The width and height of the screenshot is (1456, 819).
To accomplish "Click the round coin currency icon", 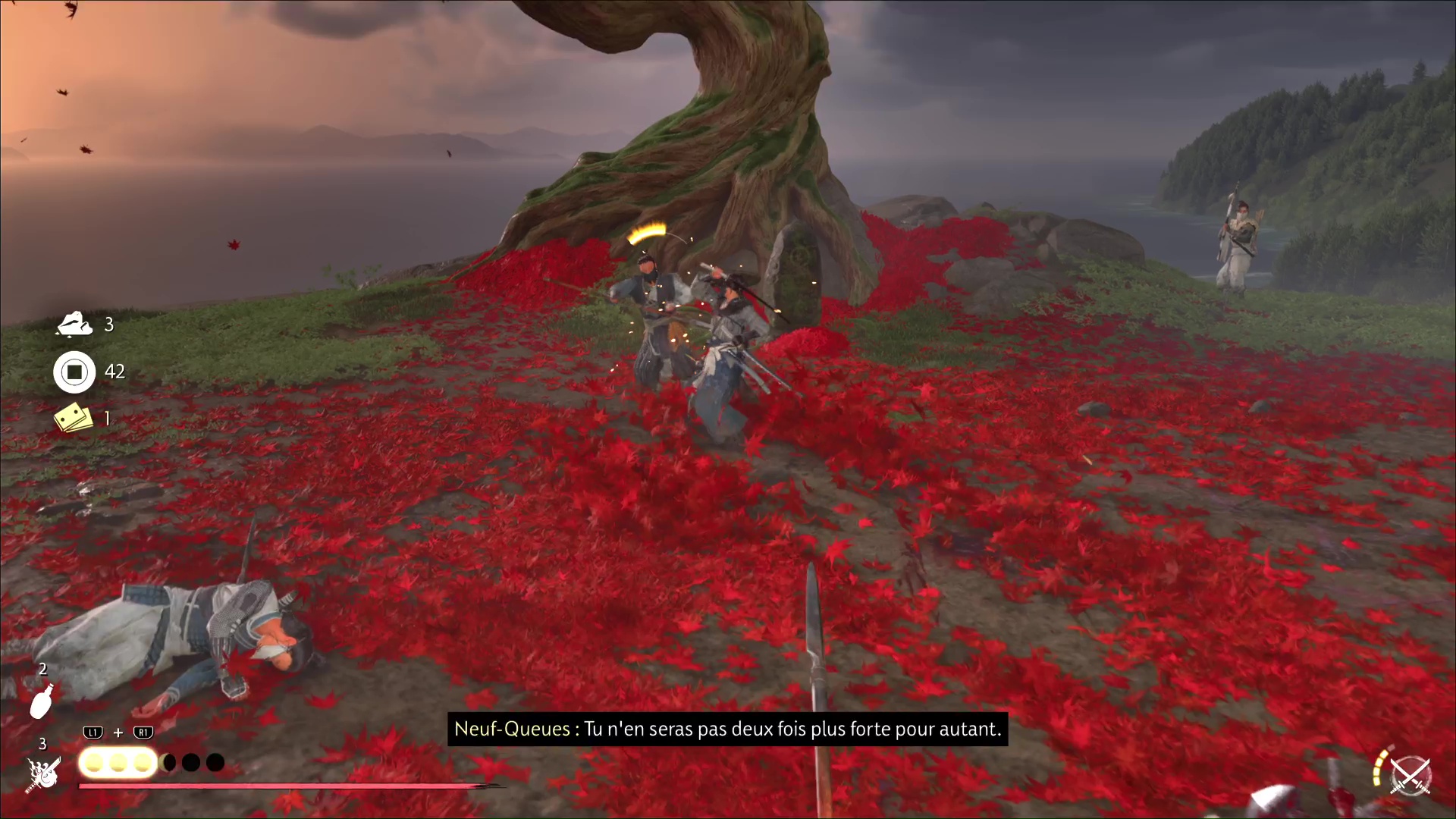I will pyautogui.click(x=74, y=372).
